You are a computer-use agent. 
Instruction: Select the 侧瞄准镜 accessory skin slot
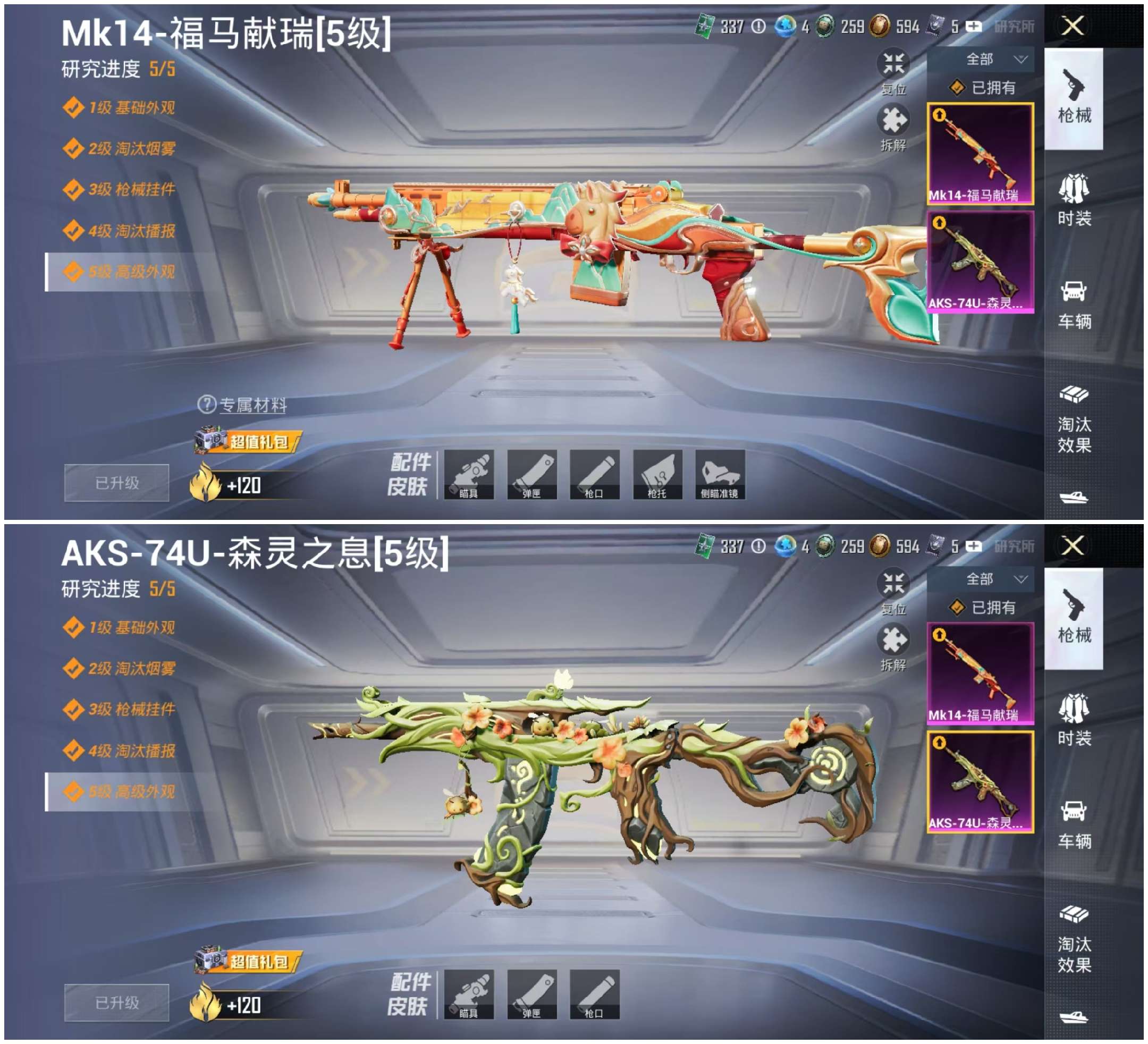[x=720, y=475]
